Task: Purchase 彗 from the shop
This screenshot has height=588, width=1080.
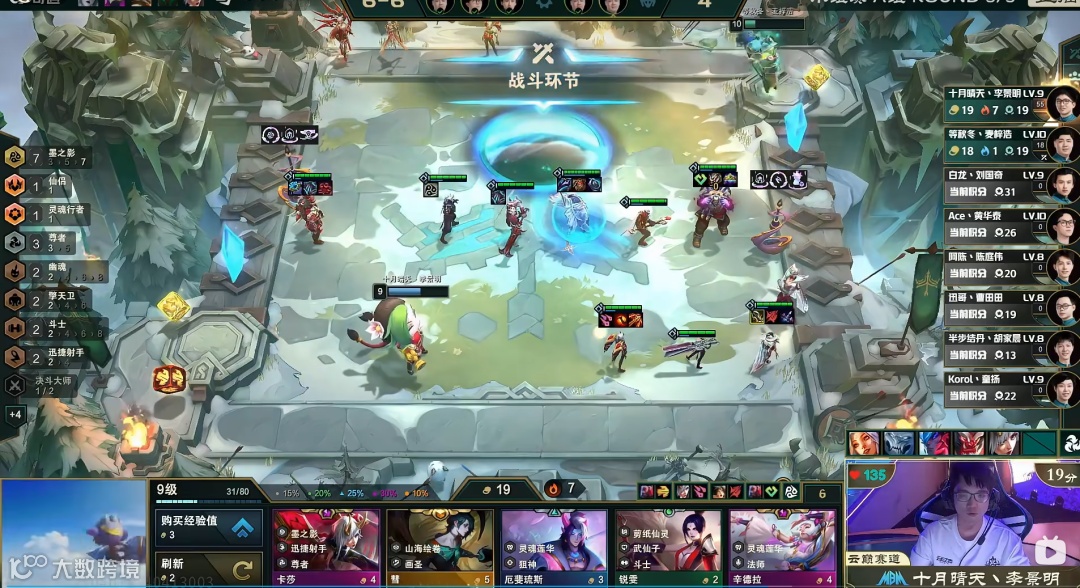Action: [440, 546]
